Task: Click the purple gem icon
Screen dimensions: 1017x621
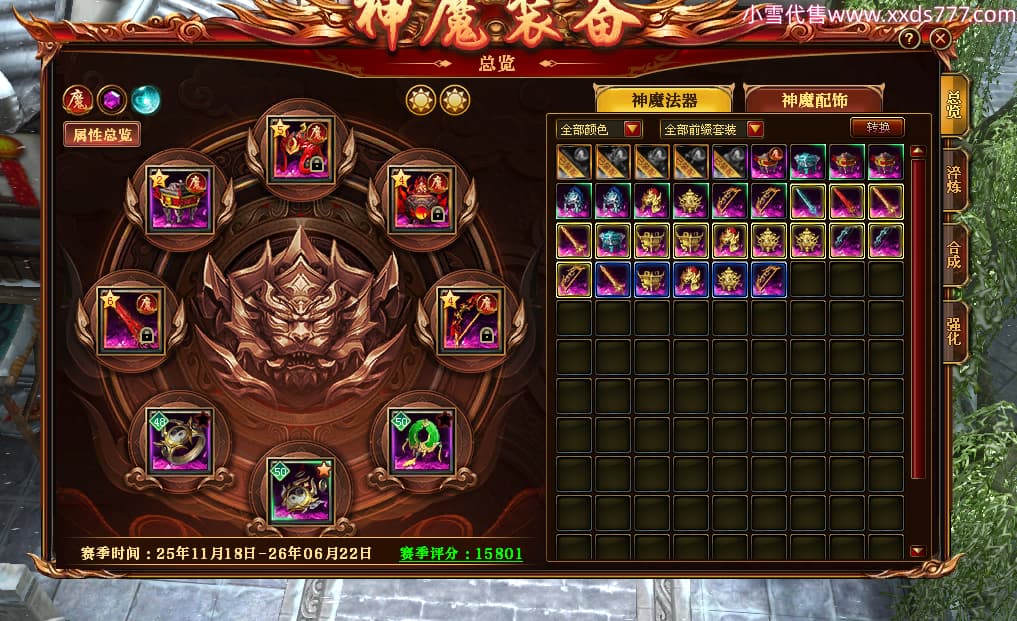Action: (111, 99)
